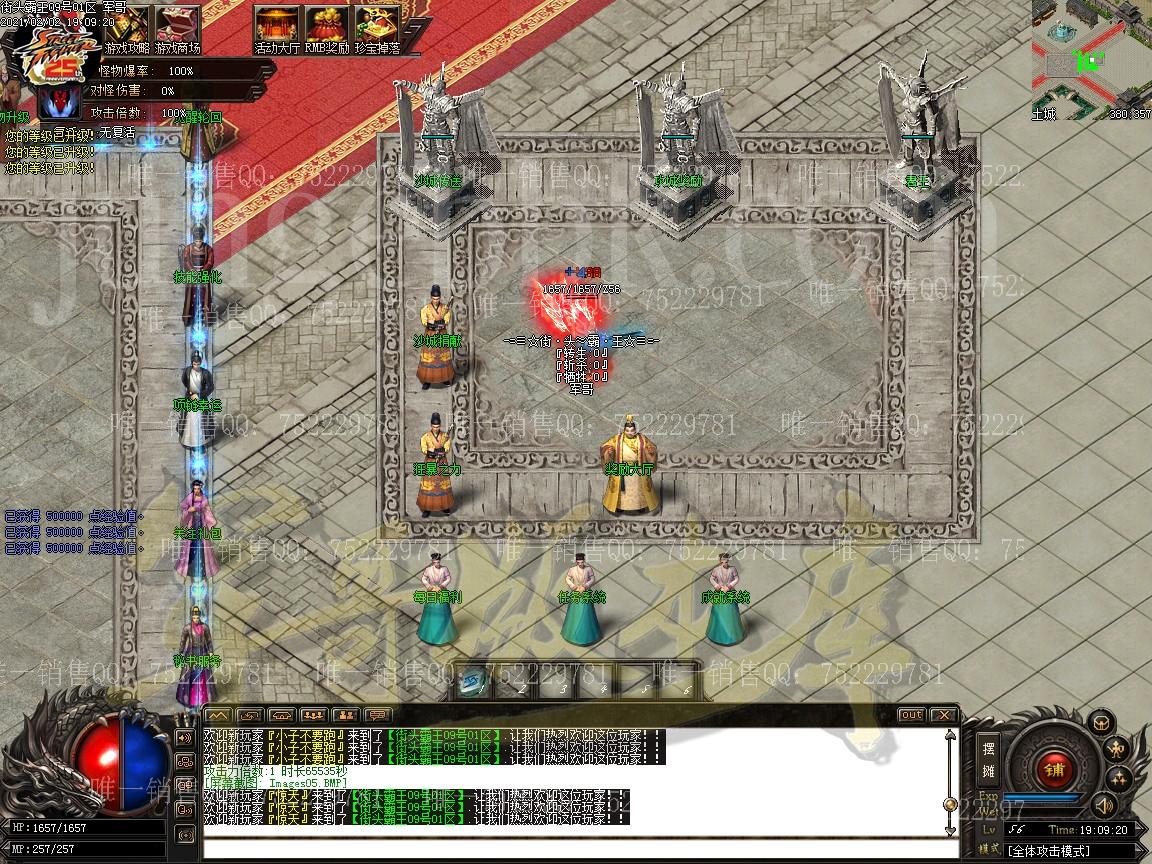1152x864 pixels.
Task: Click the "out" button above chat
Action: click(911, 715)
